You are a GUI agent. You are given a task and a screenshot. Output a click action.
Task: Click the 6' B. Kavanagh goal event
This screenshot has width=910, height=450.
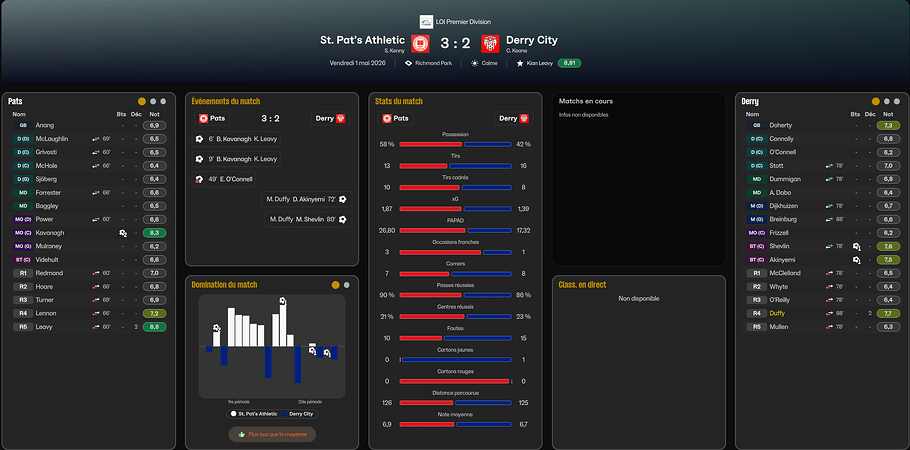pos(238,139)
